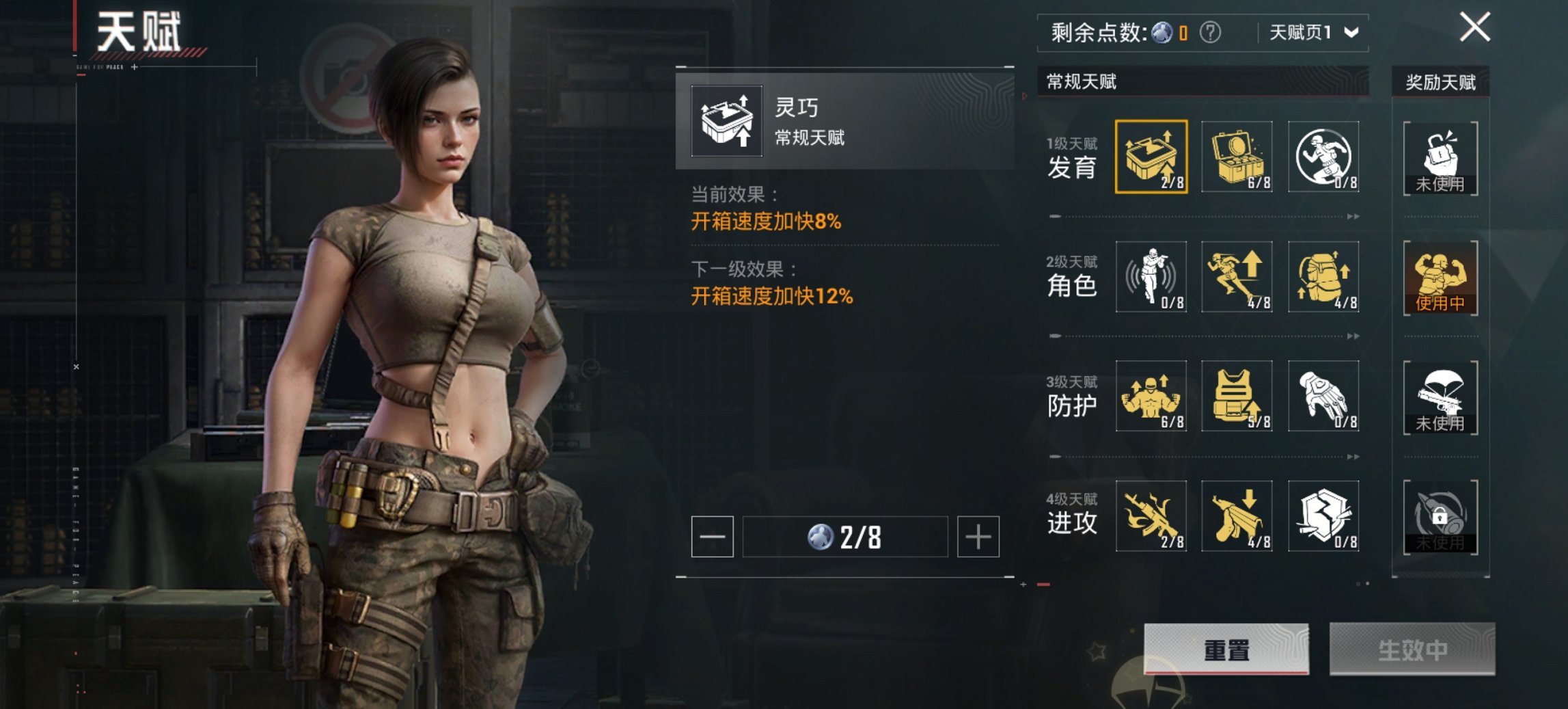Select the running figure circle talent
Screen dimensions: 1568x709
click(1323, 157)
